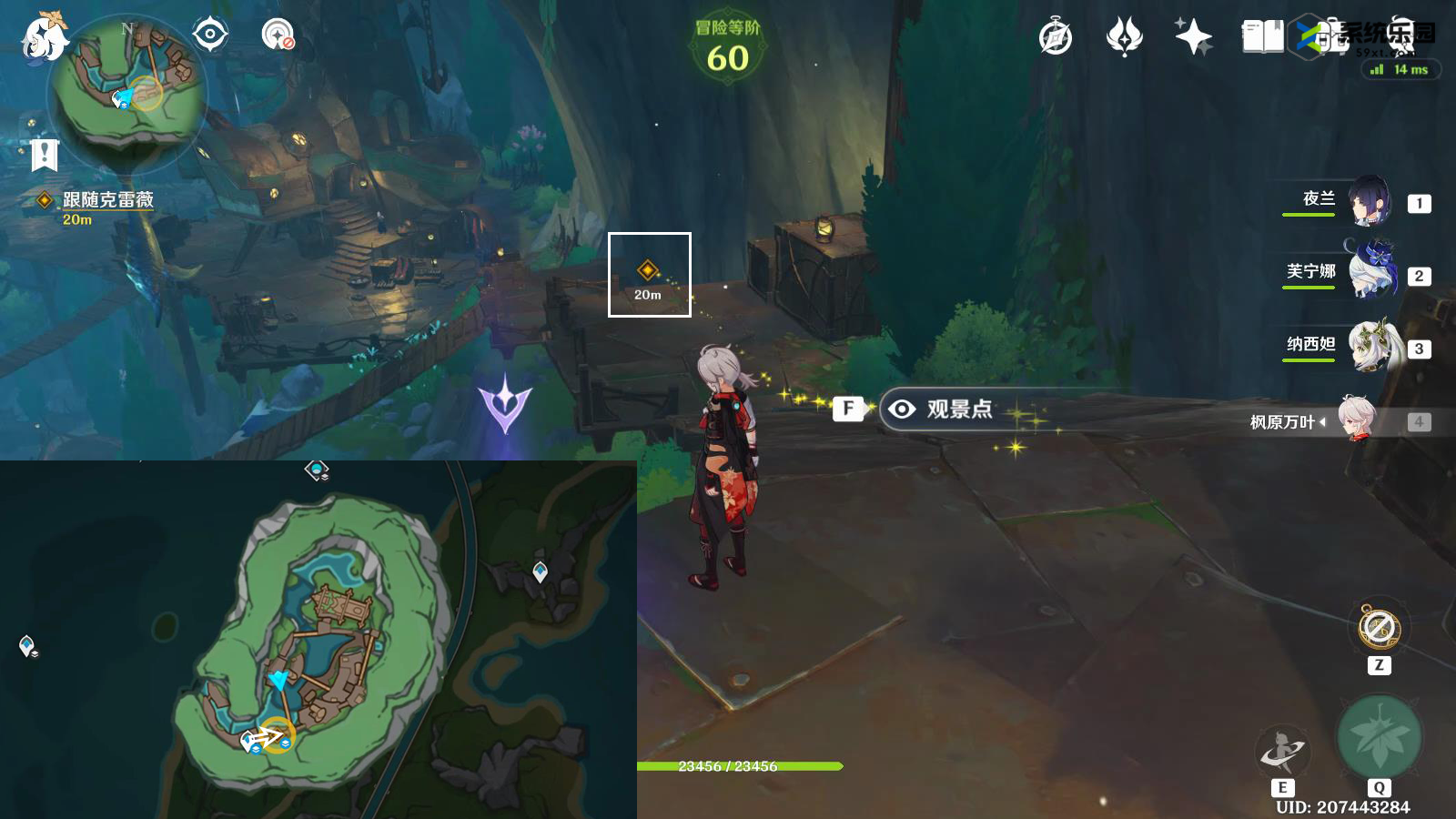Viewport: 1456px width, 819px height.
Task: Open the Paimon menu
Action: click(x=44, y=38)
